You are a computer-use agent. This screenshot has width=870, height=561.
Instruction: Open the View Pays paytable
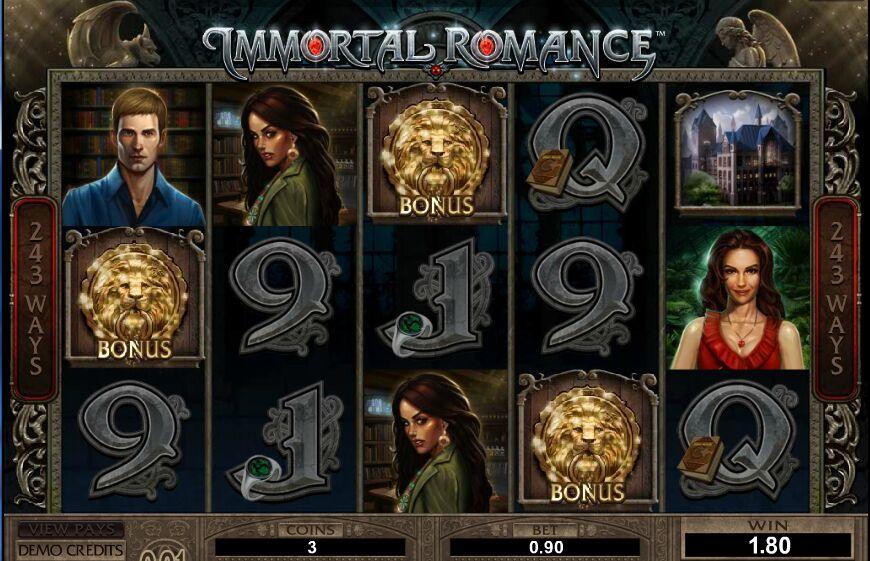tap(70, 529)
